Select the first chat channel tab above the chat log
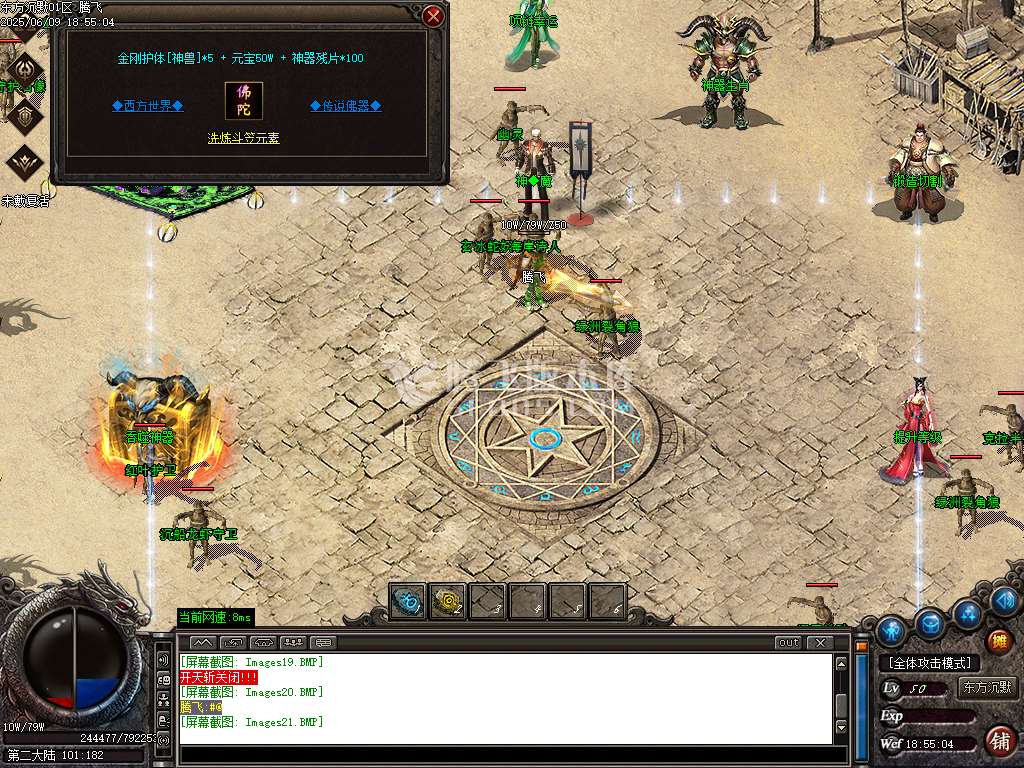 coord(202,642)
